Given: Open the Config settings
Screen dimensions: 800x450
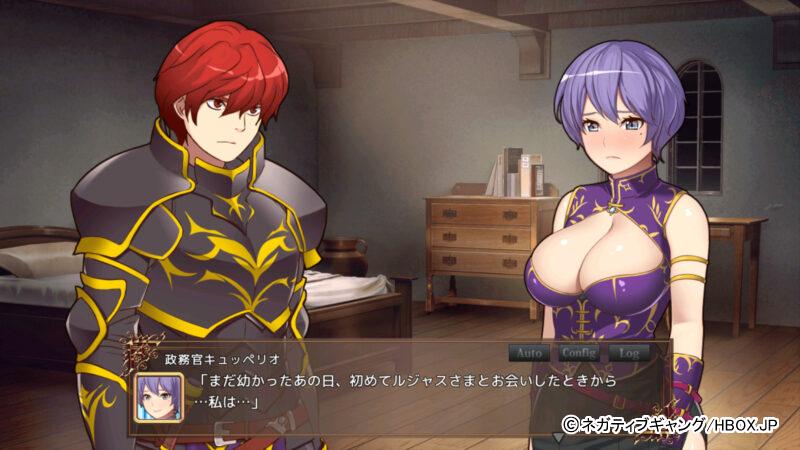Looking at the screenshot, I should (x=578, y=353).
